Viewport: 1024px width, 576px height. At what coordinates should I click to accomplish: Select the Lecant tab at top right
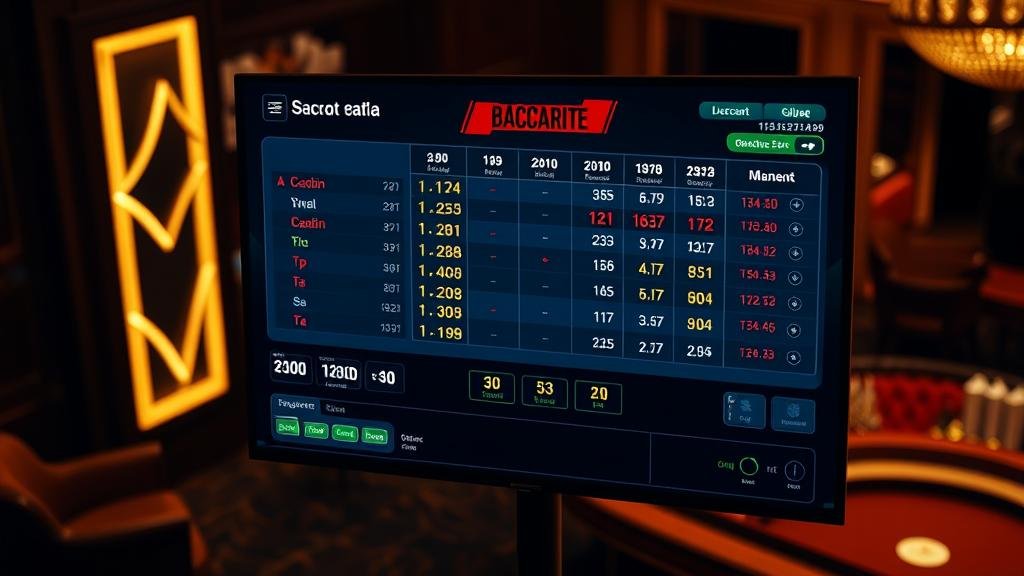click(x=731, y=111)
